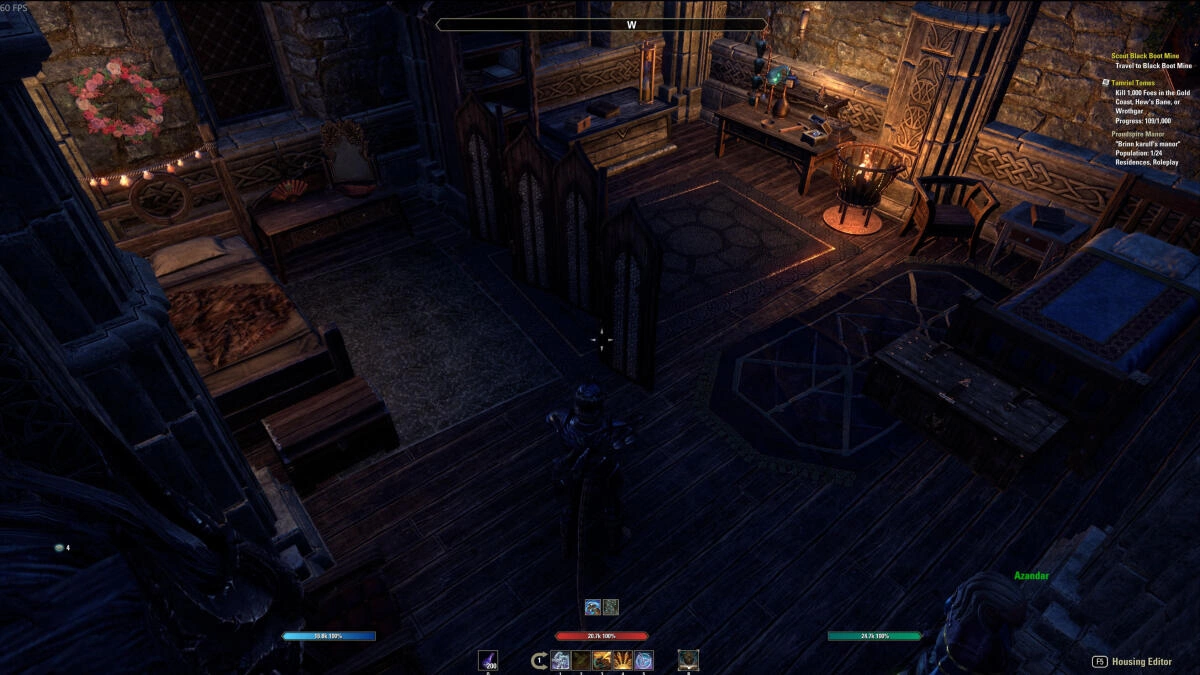Activate the blue circular rune ability
The width and height of the screenshot is (1200, 675).
pyautogui.click(x=644, y=660)
